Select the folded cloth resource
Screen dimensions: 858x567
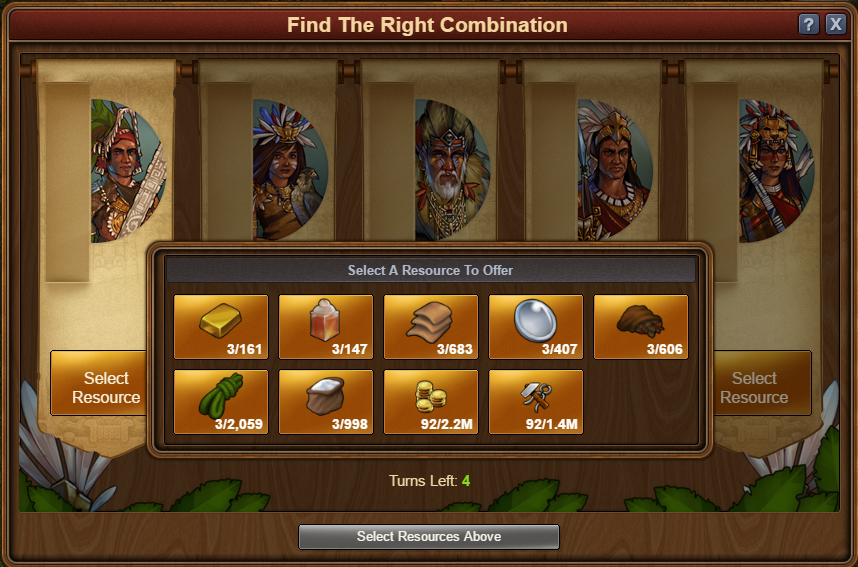point(431,326)
